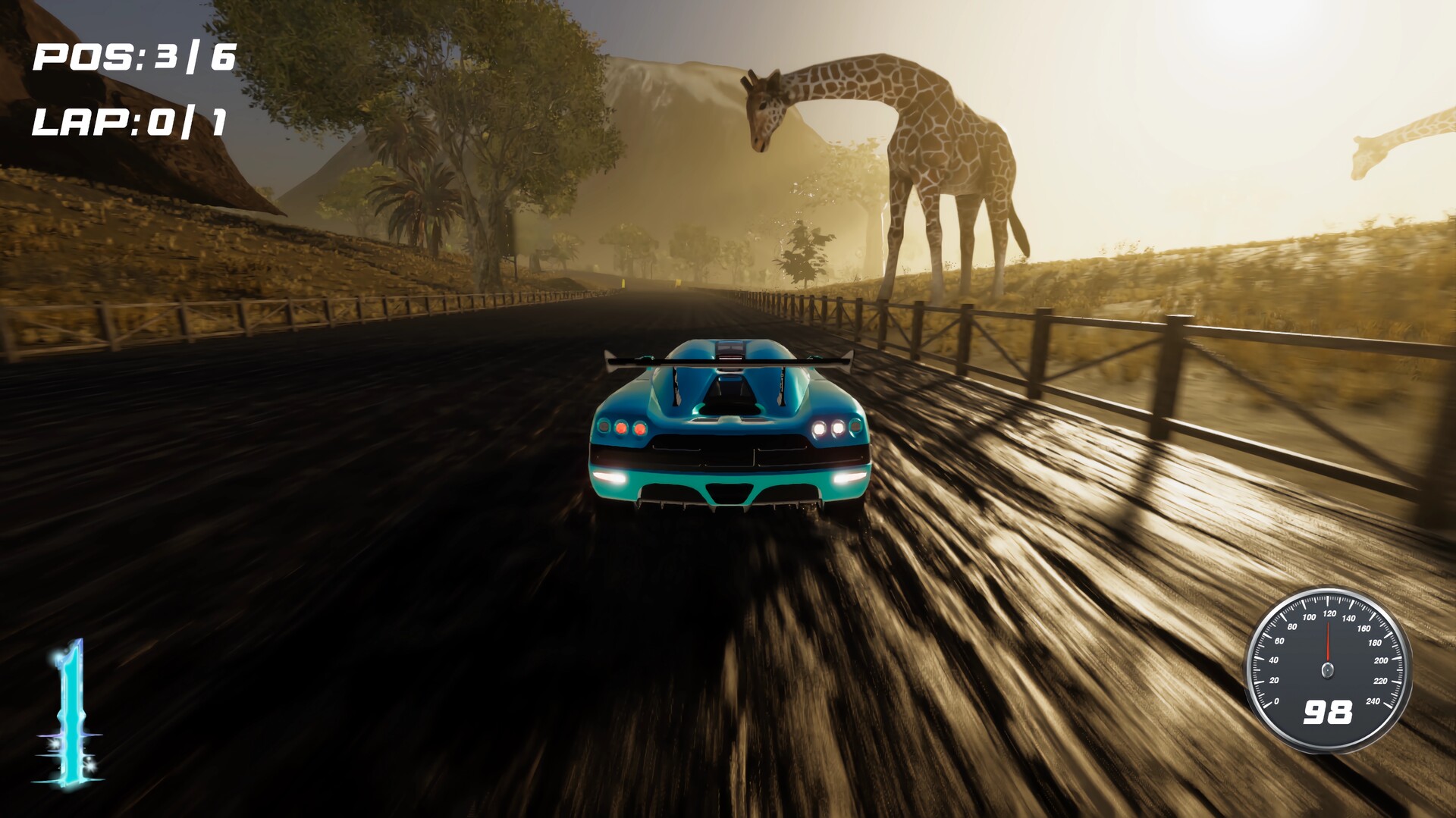1456x818 pixels.
Task: Click the 98 speed readout
Action: click(x=1329, y=712)
